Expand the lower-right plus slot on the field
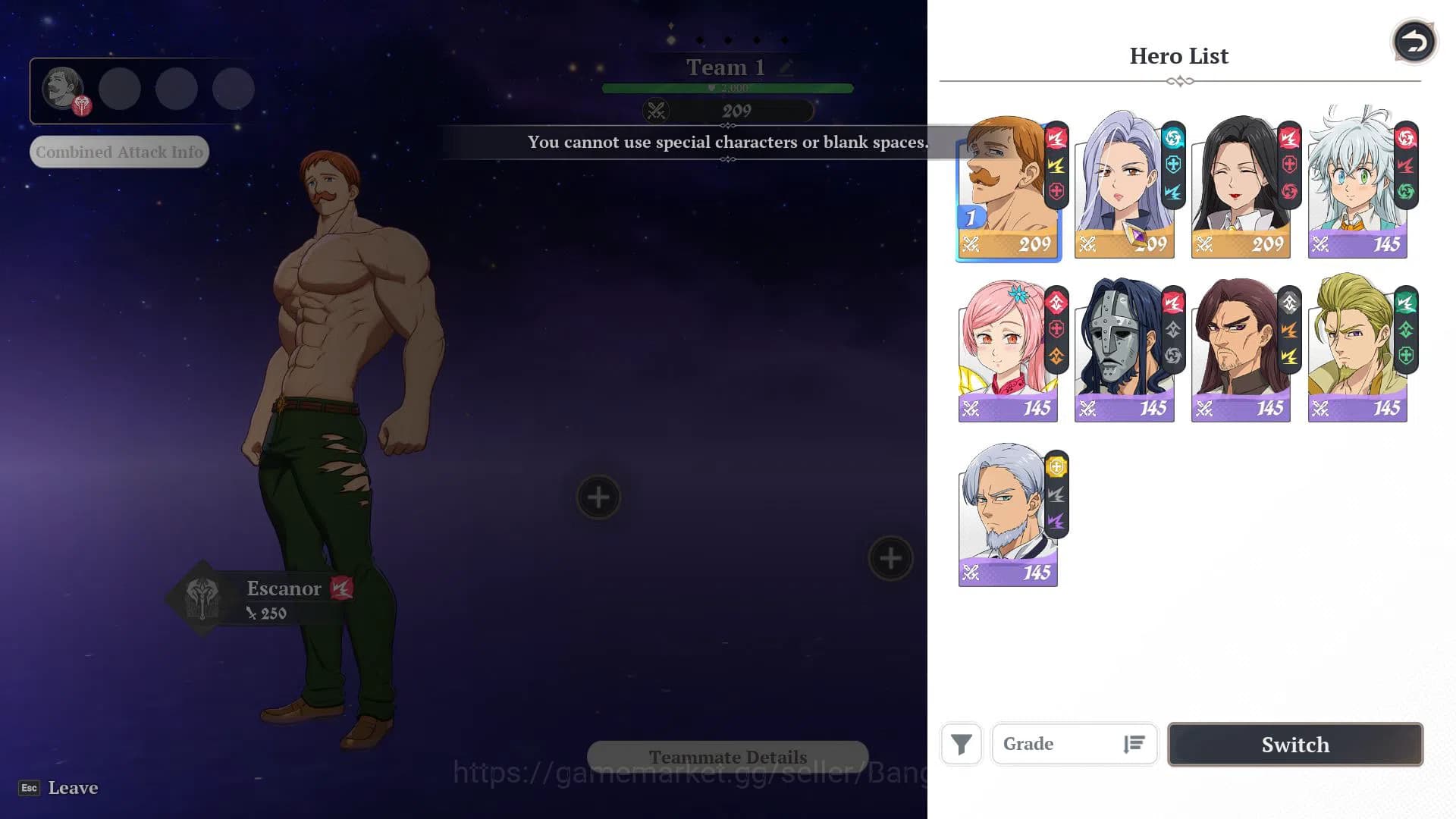This screenshot has height=819, width=1456. (890, 559)
